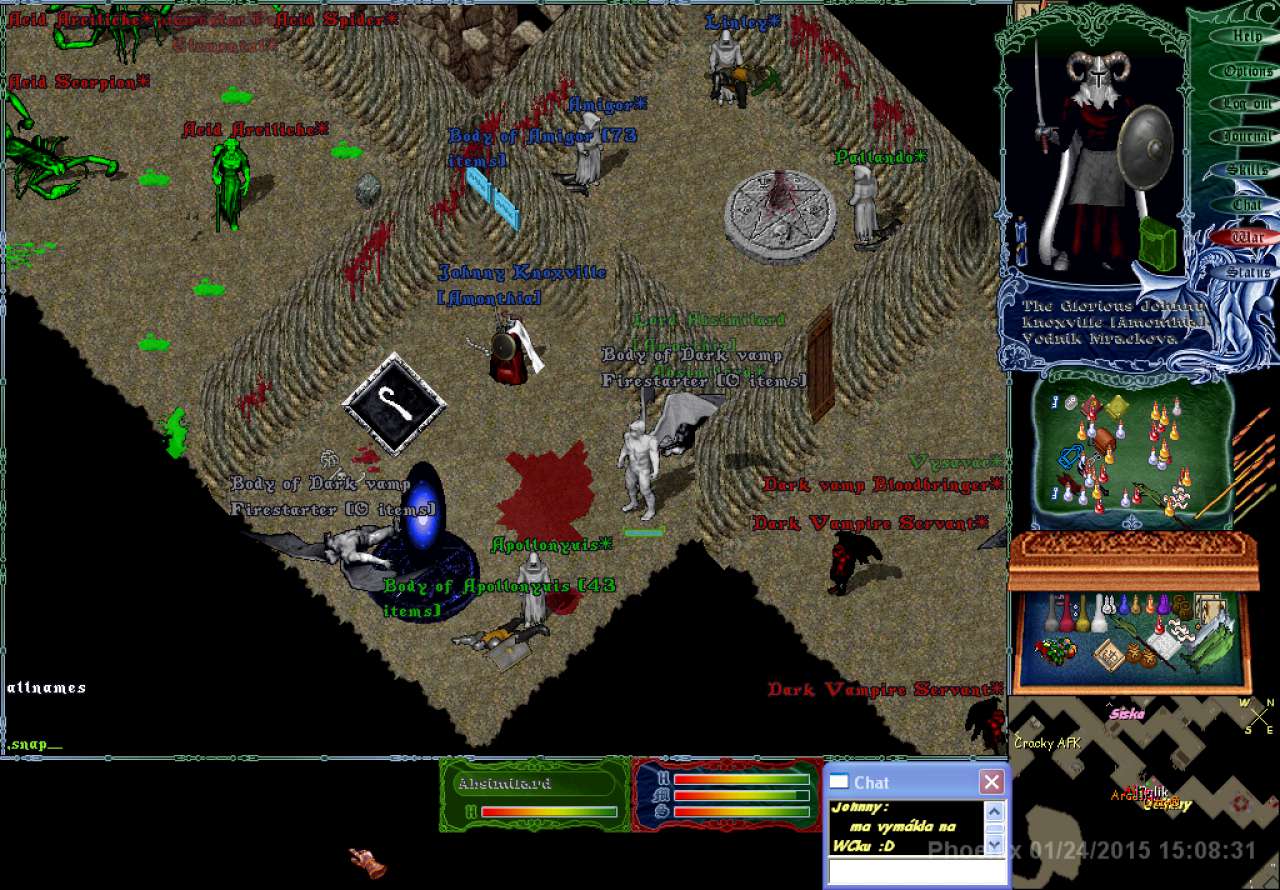
Task: Click the Chat window scroll-down arrow
Action: 994,844
